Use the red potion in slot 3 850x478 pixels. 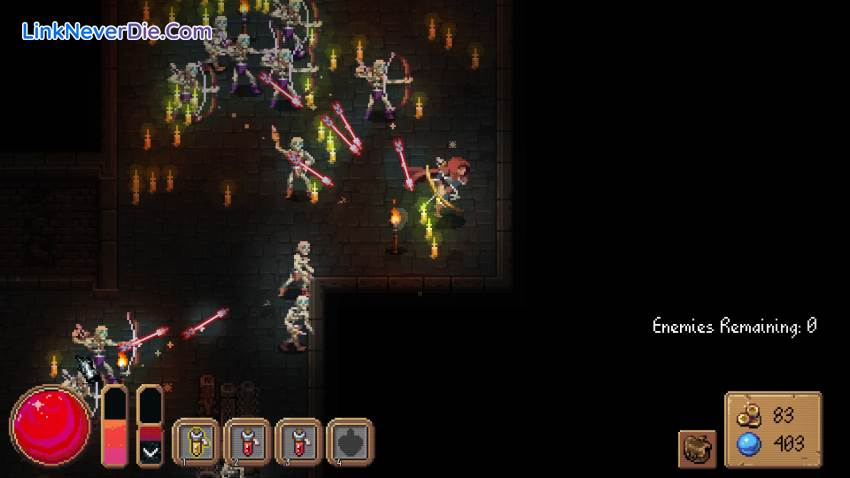click(x=298, y=440)
